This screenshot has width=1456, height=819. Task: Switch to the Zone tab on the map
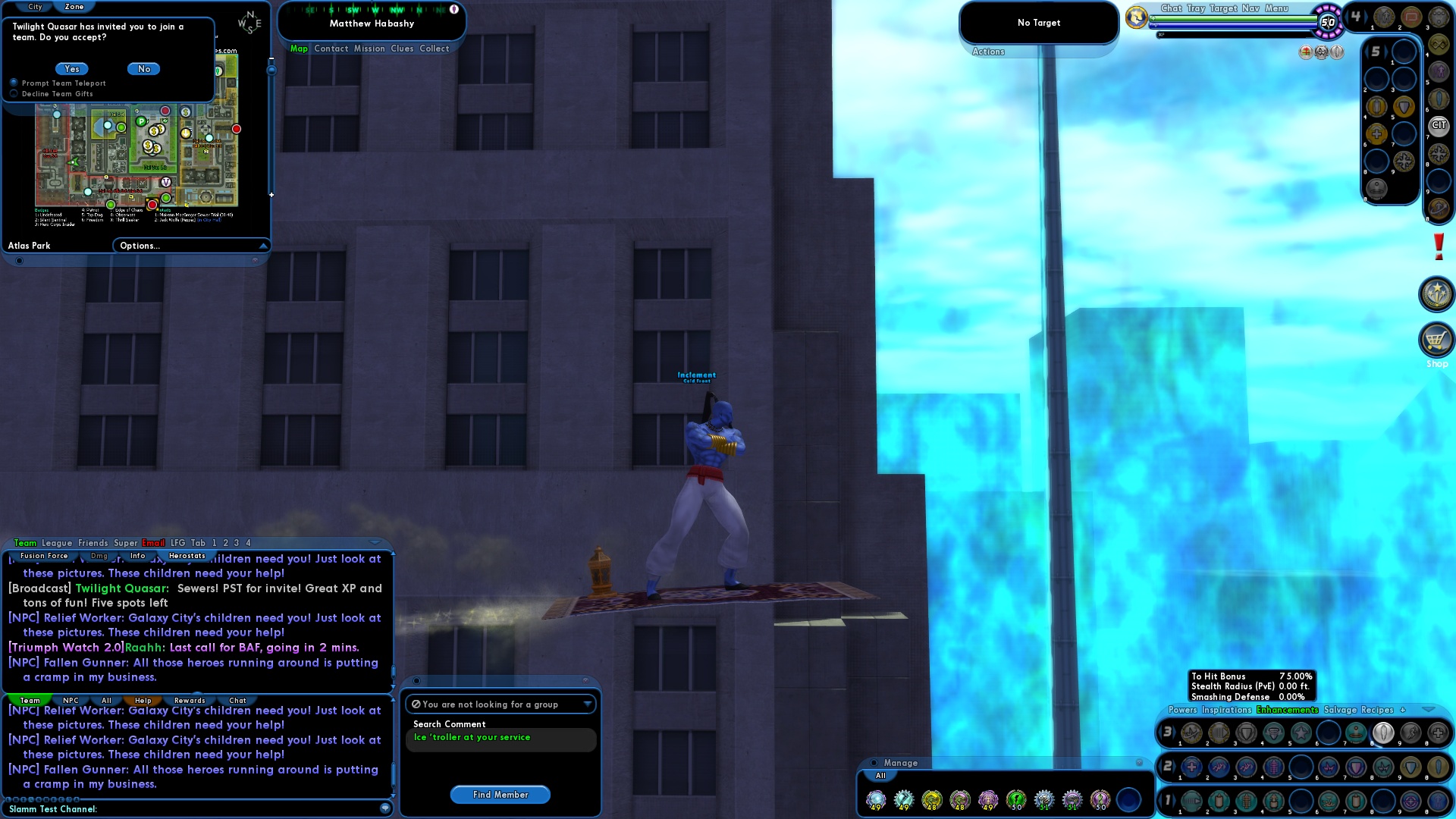(74, 6)
